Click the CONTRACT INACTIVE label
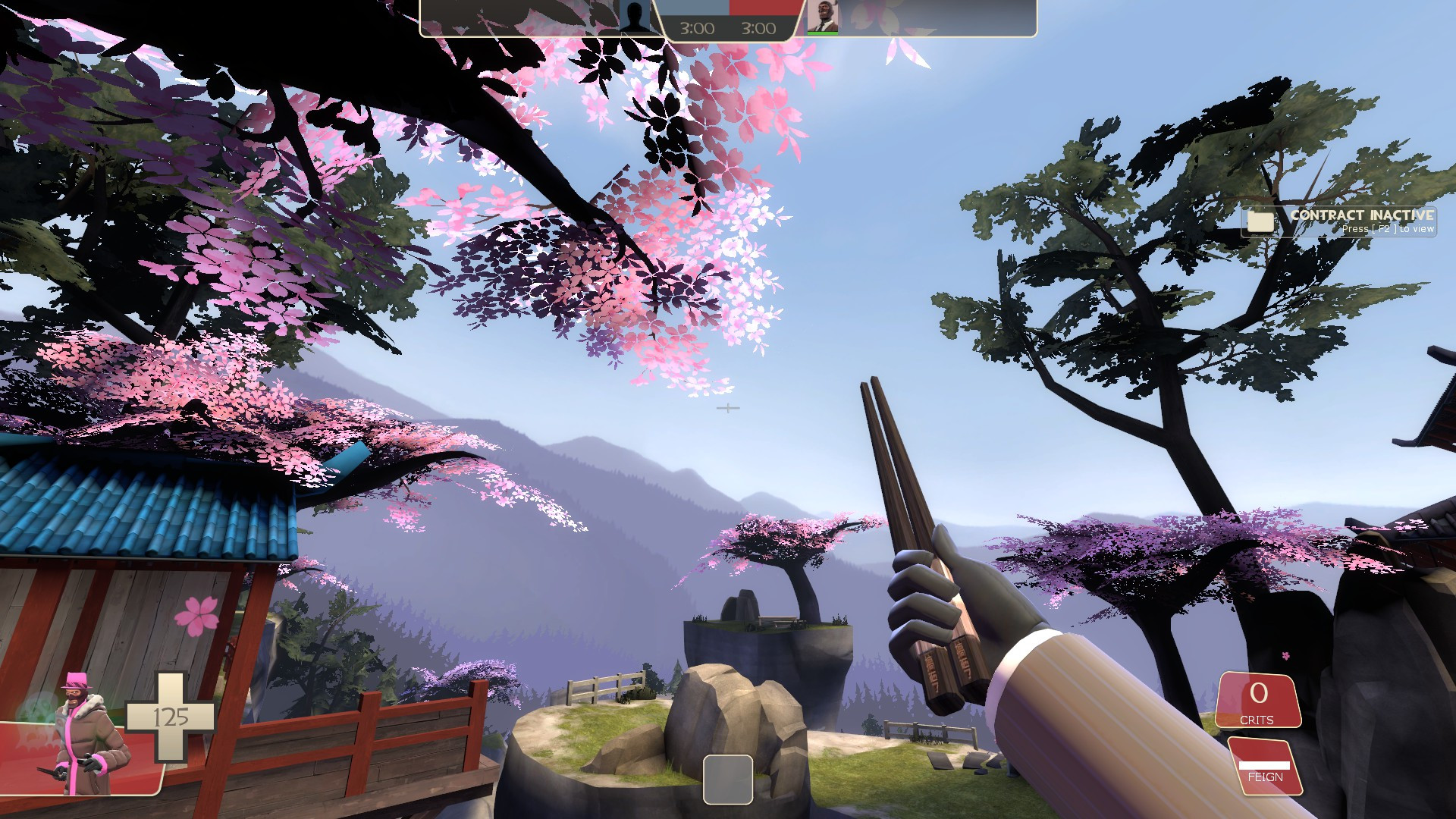The width and height of the screenshot is (1456, 819). click(1361, 215)
